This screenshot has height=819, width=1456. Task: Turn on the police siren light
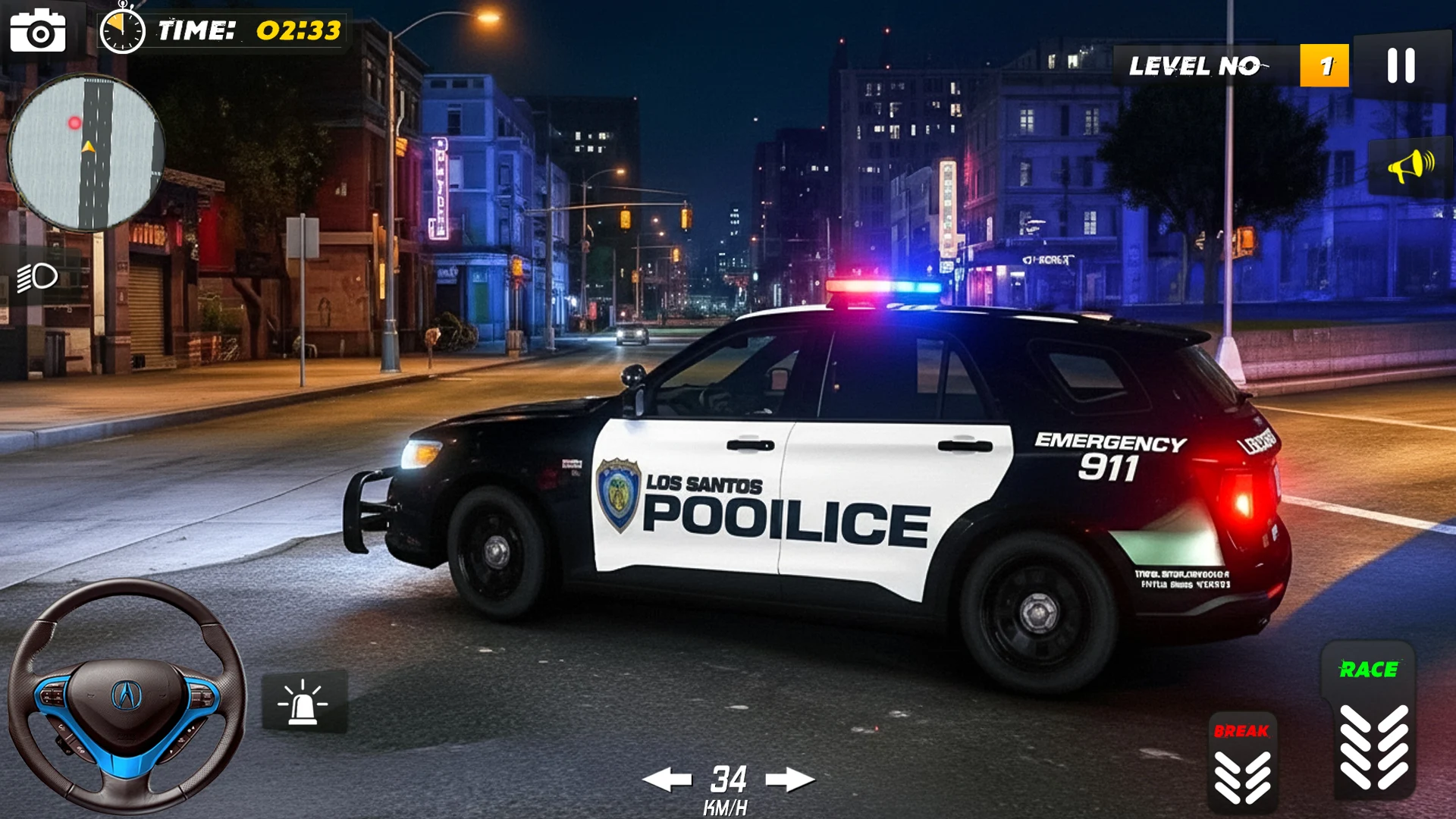click(304, 701)
